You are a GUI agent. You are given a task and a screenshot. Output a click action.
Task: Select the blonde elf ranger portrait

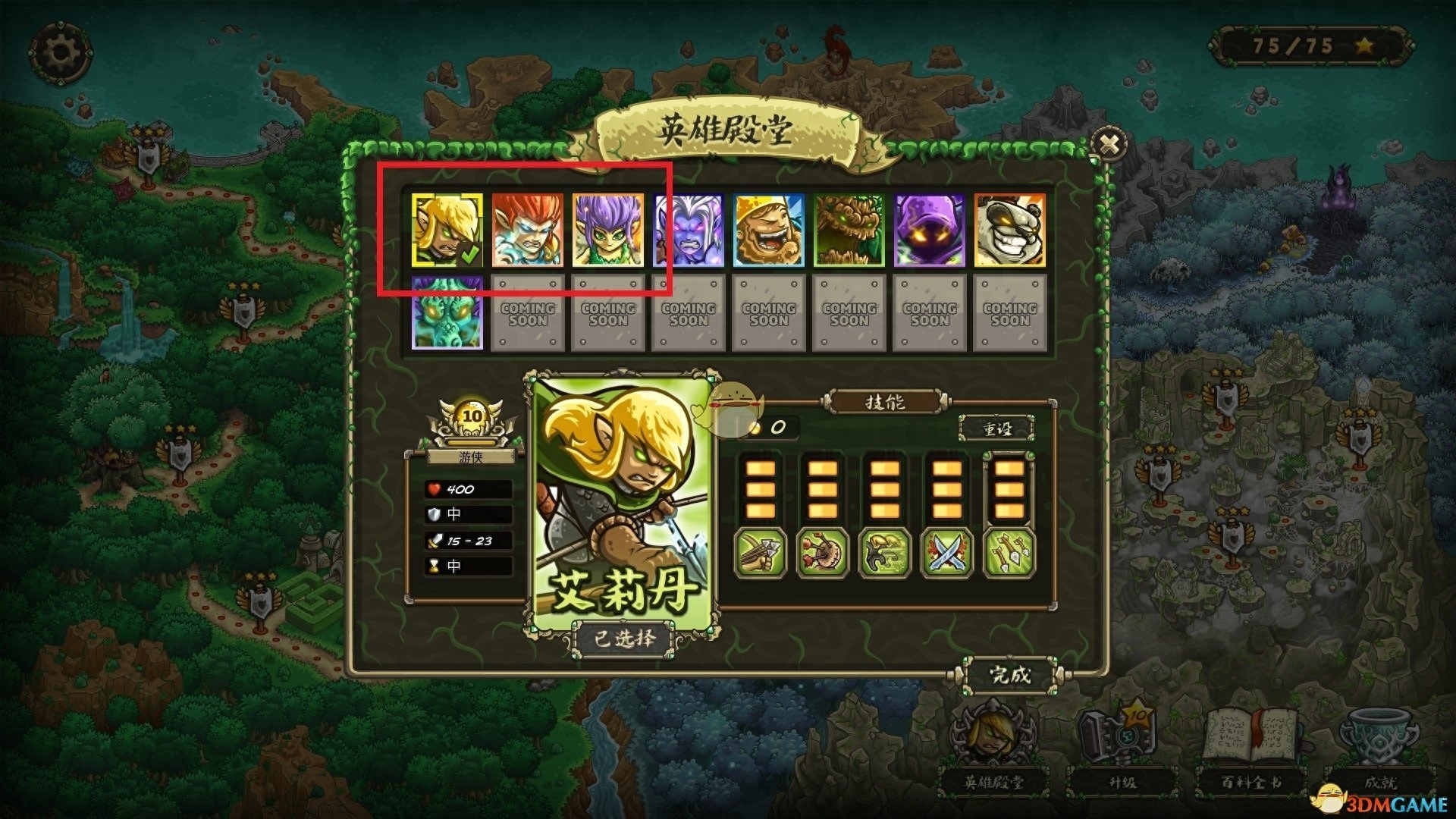tap(447, 230)
